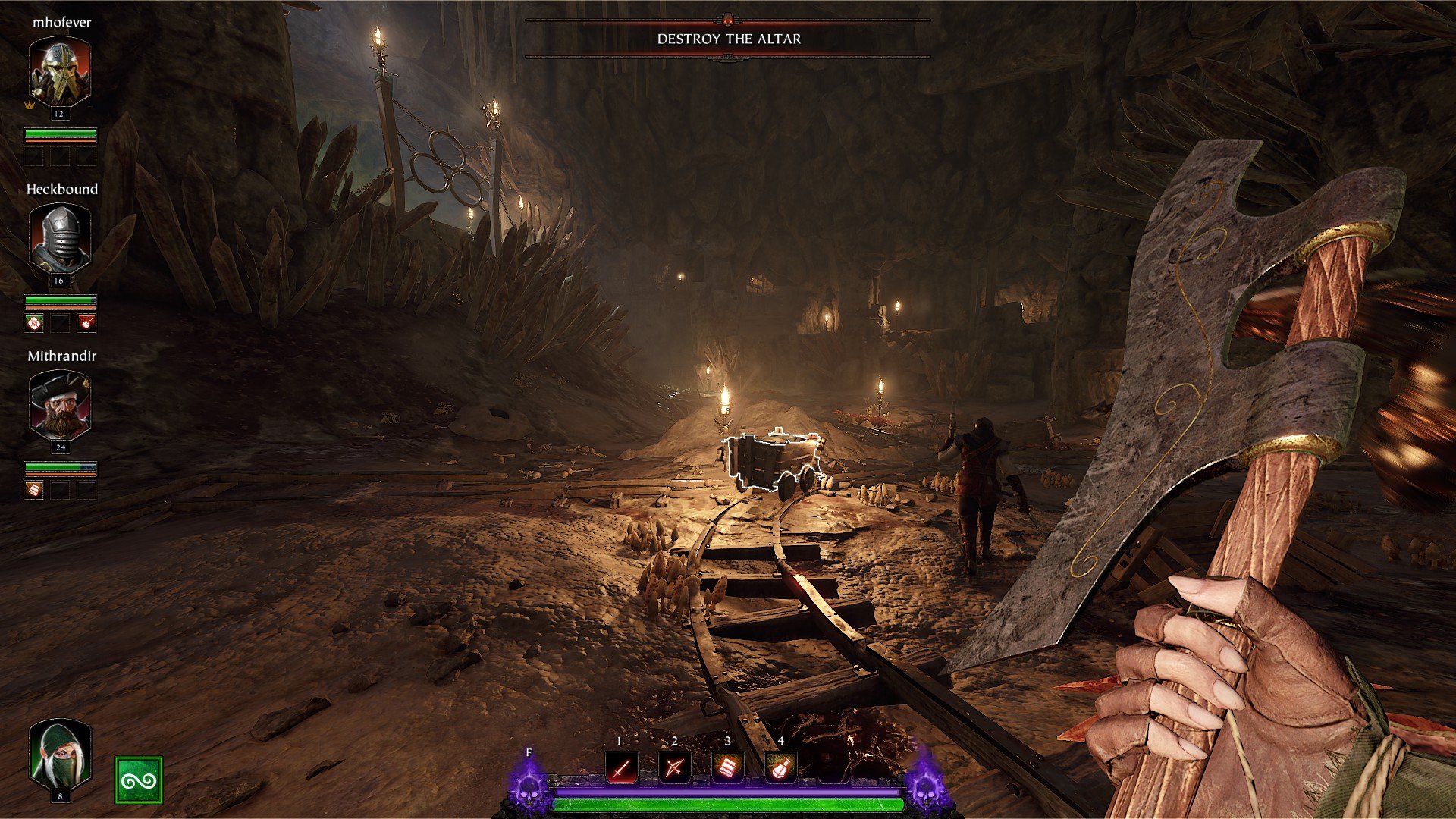Viewport: 1456px width, 819px height.
Task: Click mhofever's dwarf portrait
Action: [x=60, y=71]
